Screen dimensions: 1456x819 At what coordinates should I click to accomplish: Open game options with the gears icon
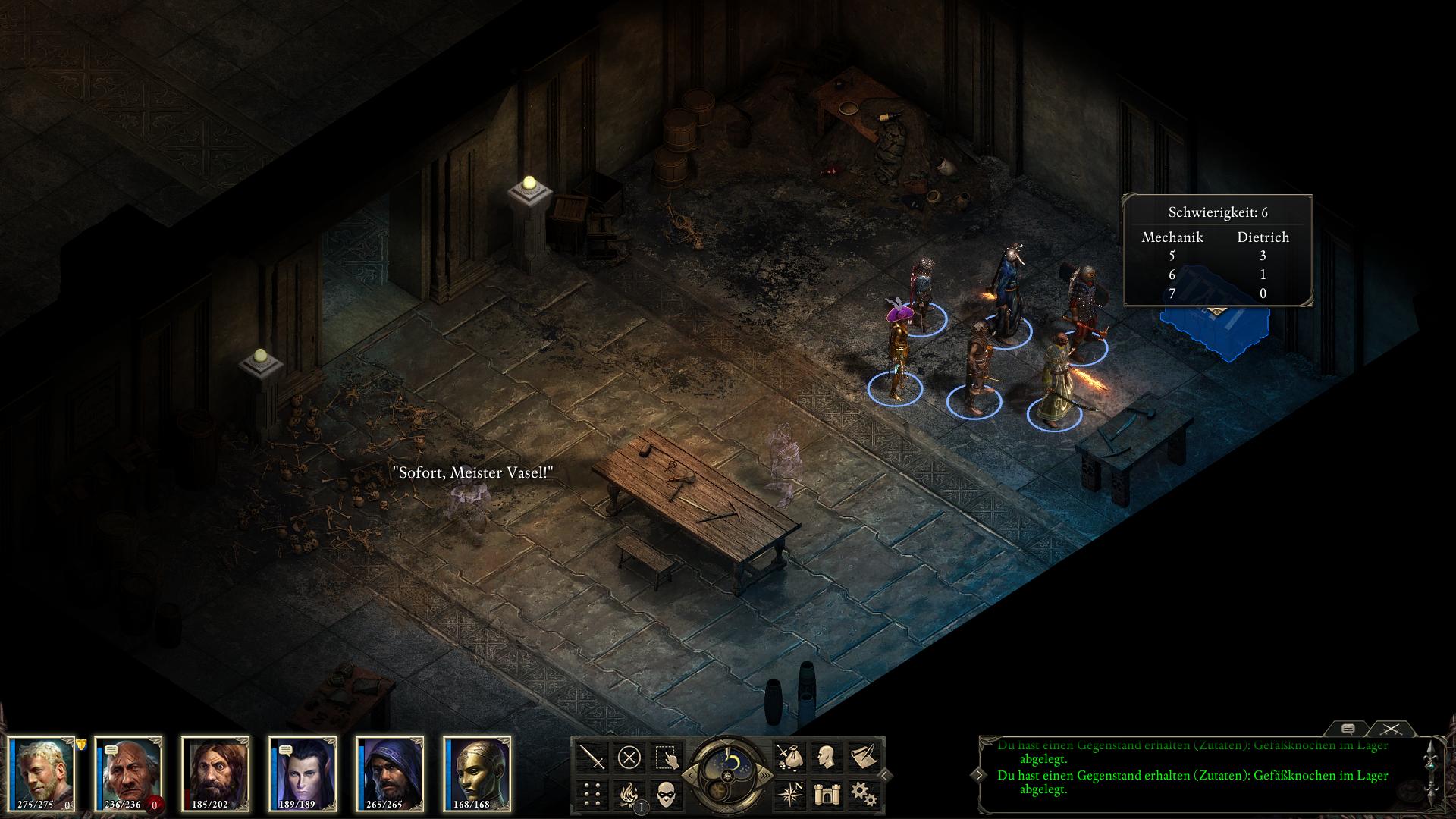tap(861, 793)
